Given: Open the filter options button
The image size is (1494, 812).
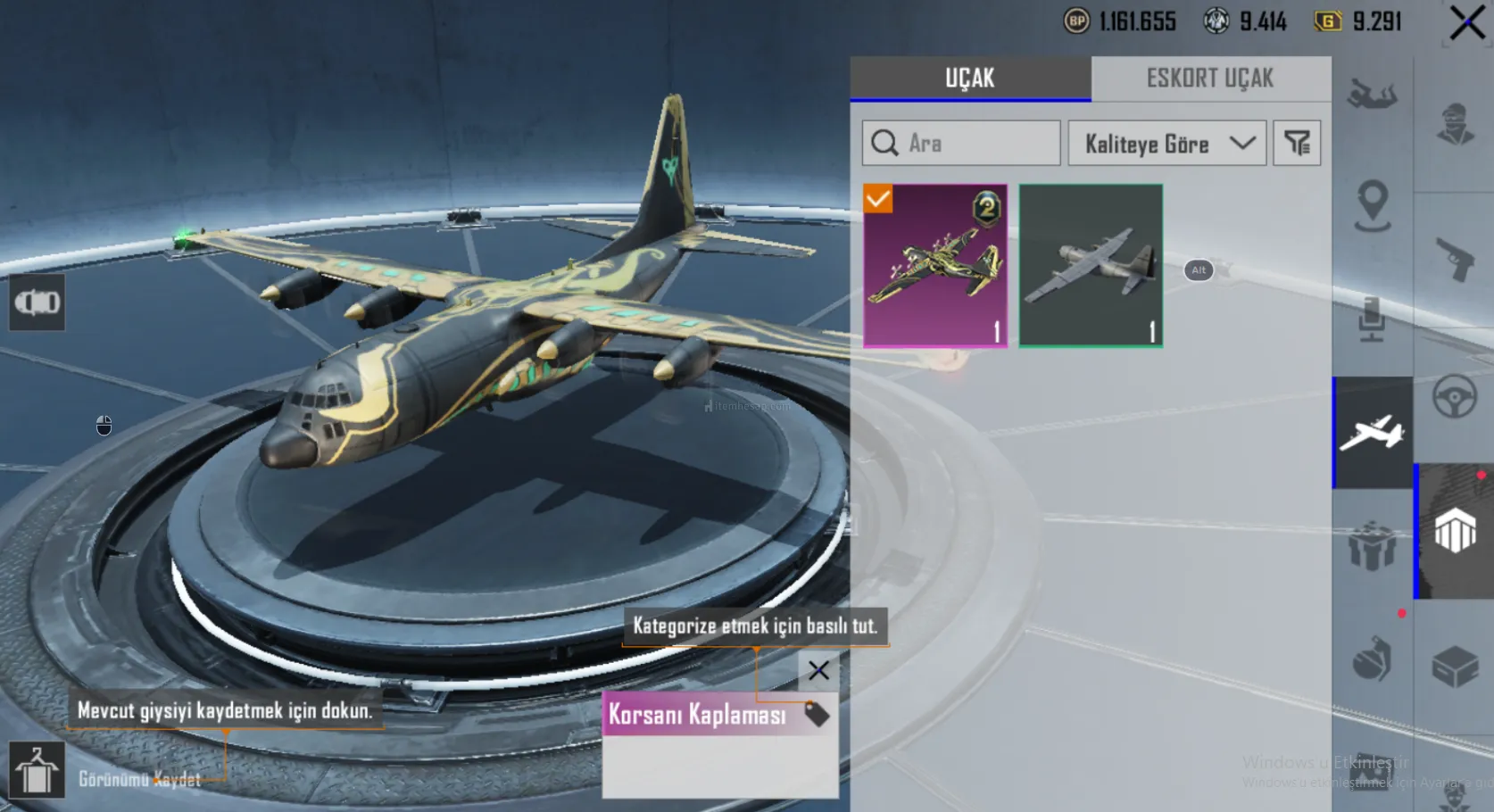Looking at the screenshot, I should [1297, 143].
